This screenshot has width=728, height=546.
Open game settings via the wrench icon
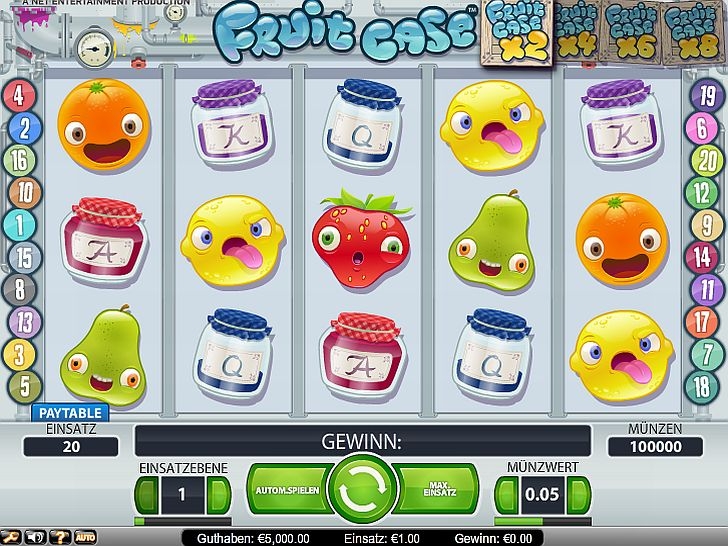tap(11, 538)
